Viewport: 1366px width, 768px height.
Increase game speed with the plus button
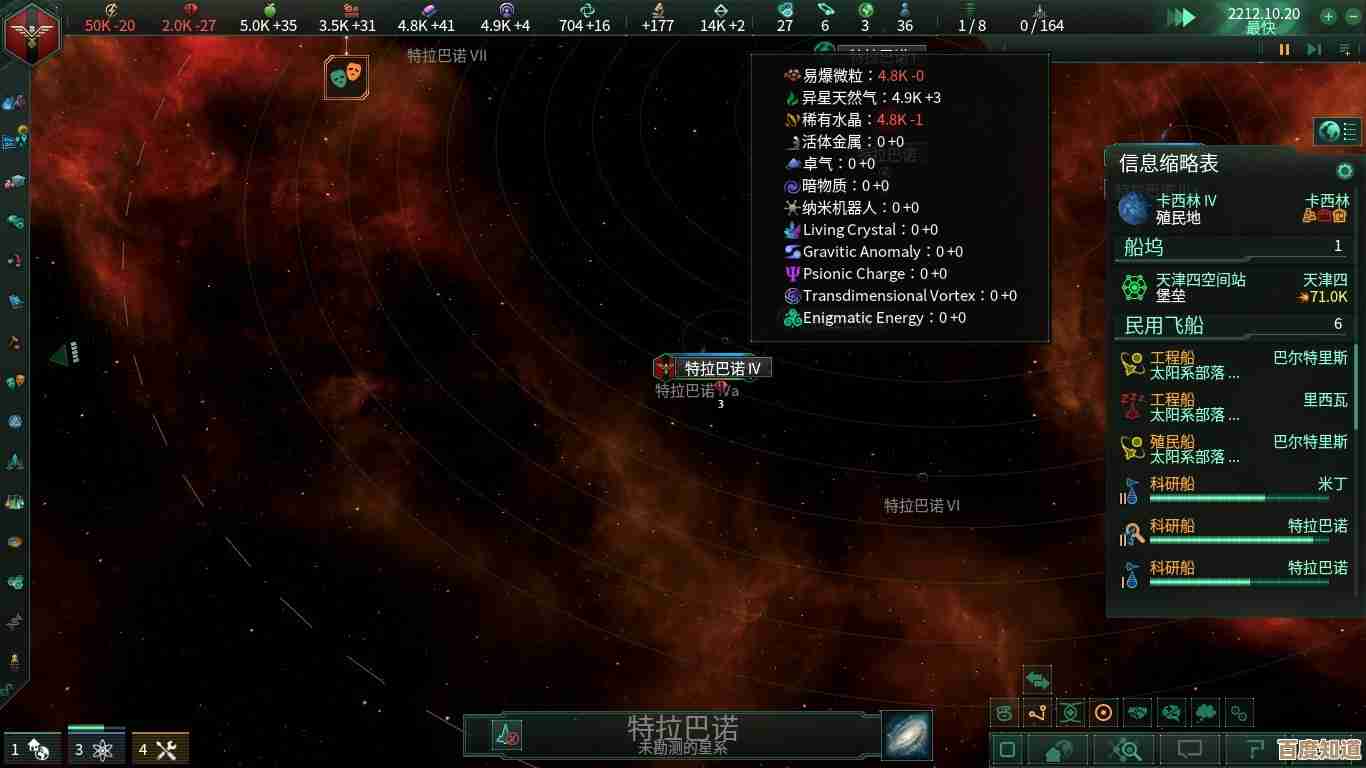1327,16
